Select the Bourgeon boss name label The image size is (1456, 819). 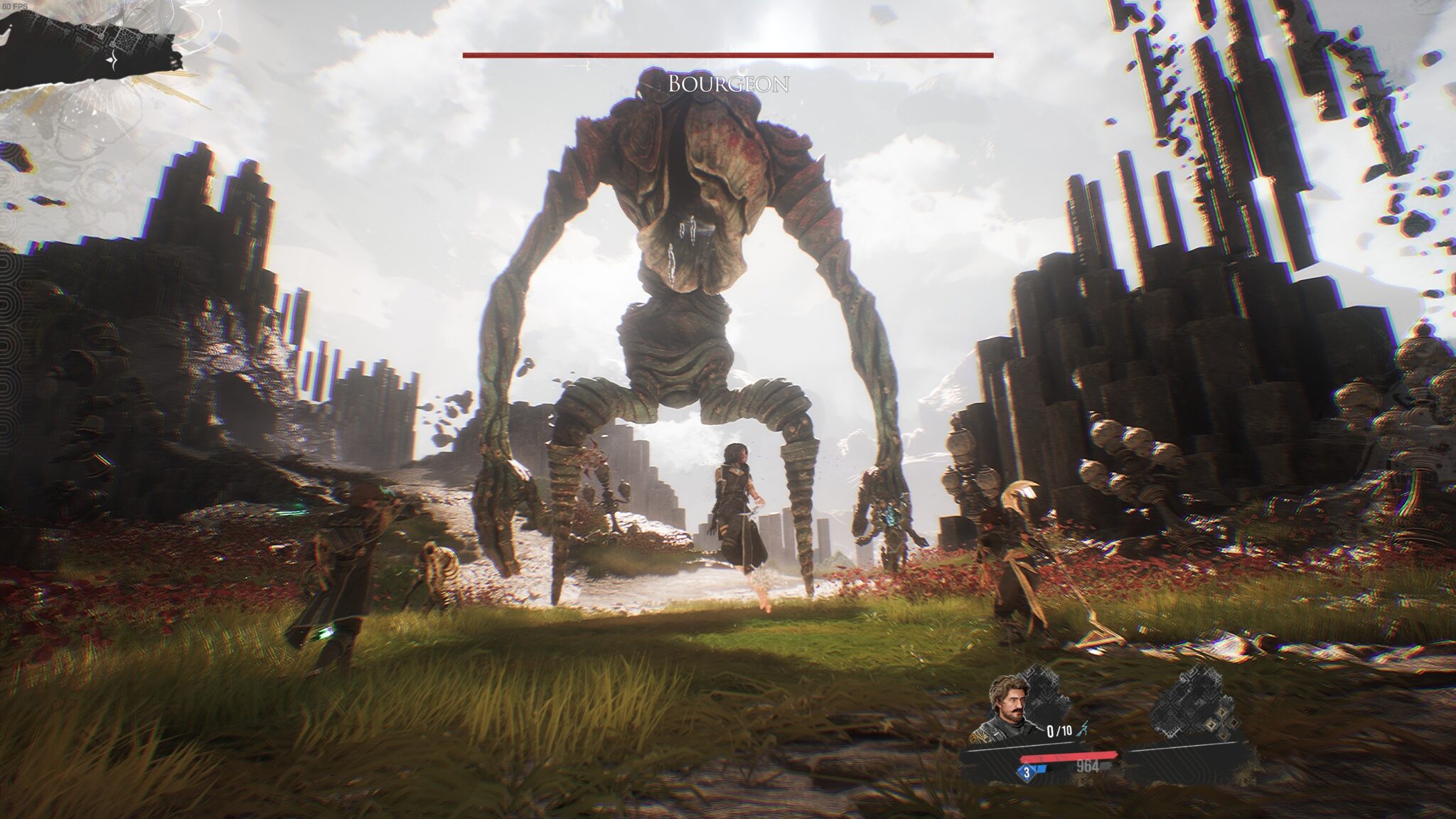pyautogui.click(x=727, y=85)
